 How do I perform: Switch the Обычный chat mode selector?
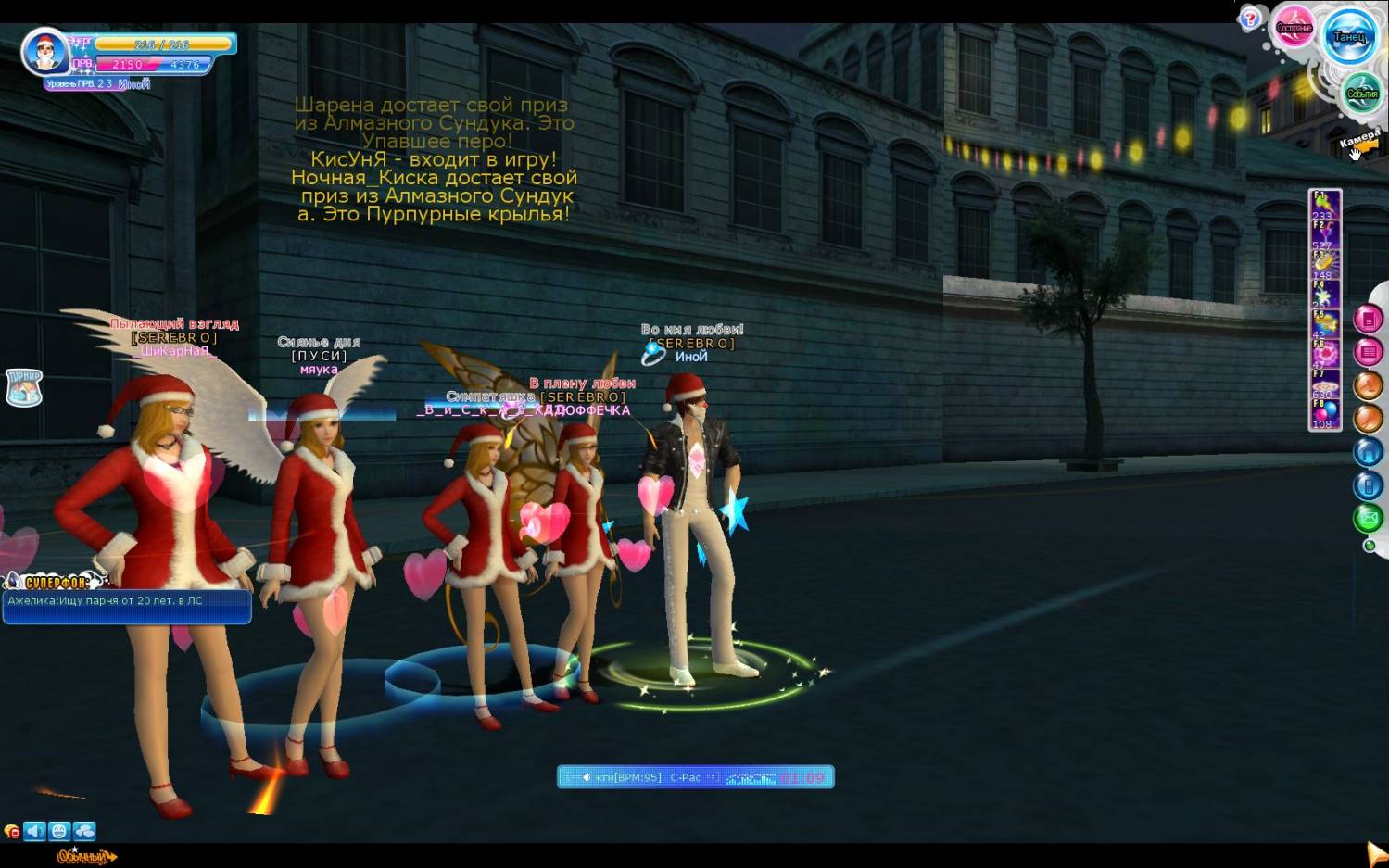pos(86,857)
